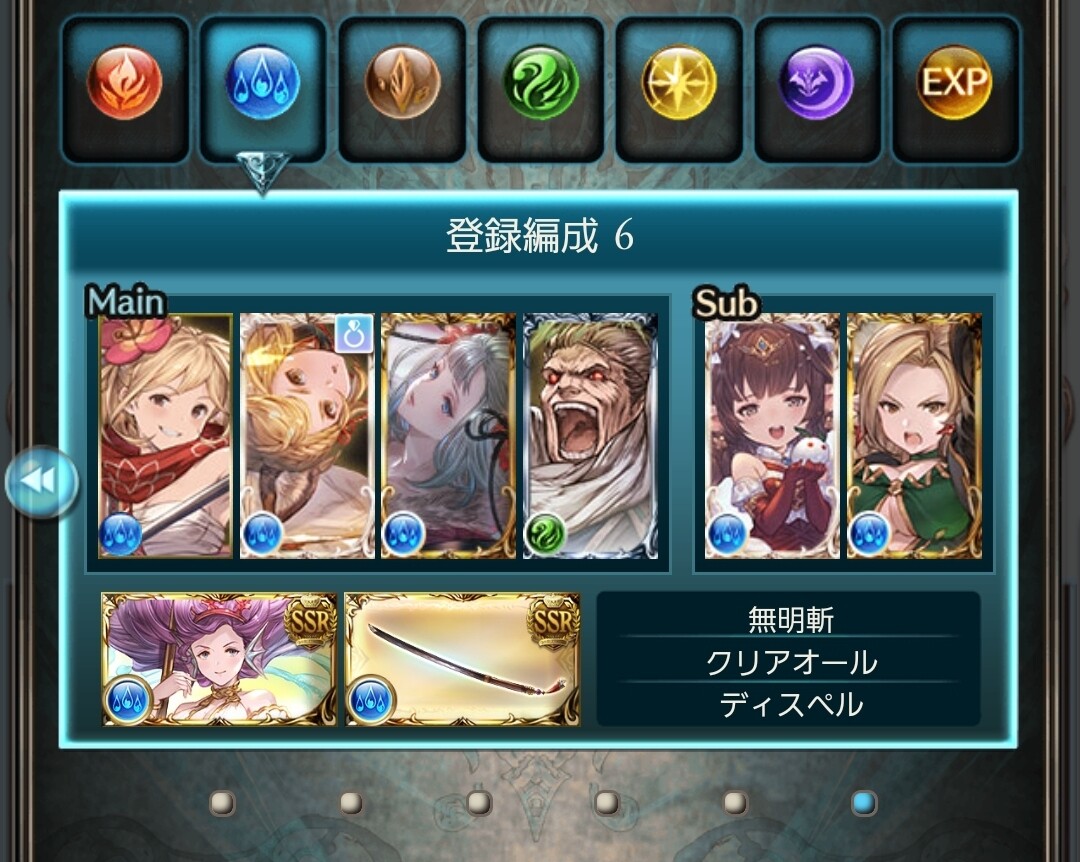Choose the light element tab

[679, 82]
